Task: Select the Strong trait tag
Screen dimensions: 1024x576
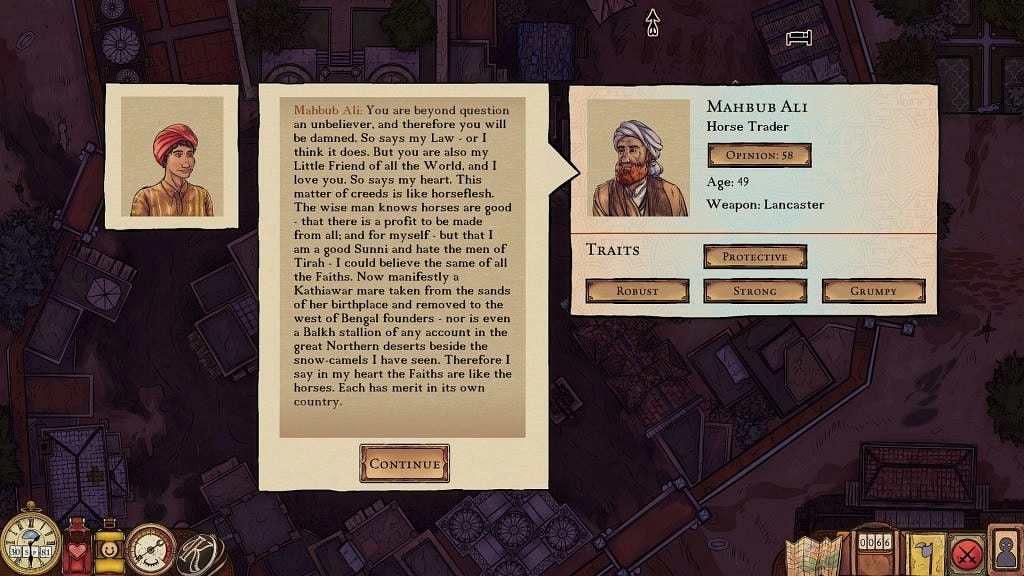Action: pyautogui.click(x=755, y=291)
